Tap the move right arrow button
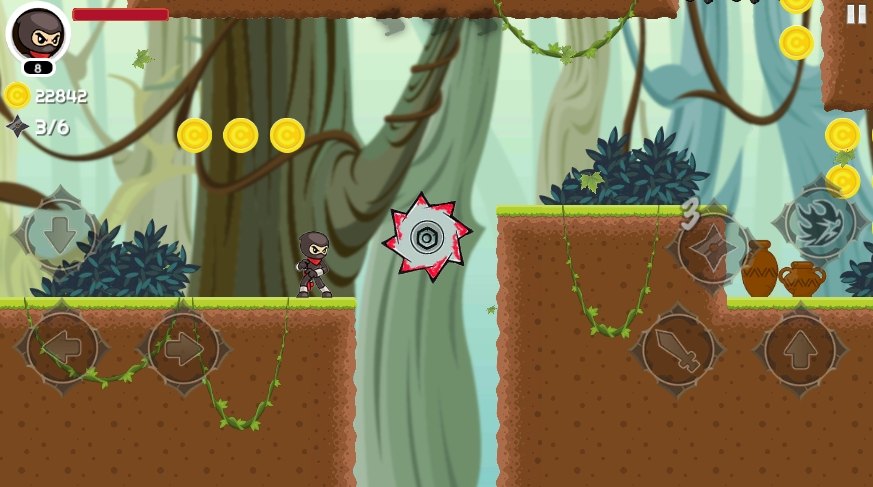This screenshot has height=487, width=873. (183, 348)
